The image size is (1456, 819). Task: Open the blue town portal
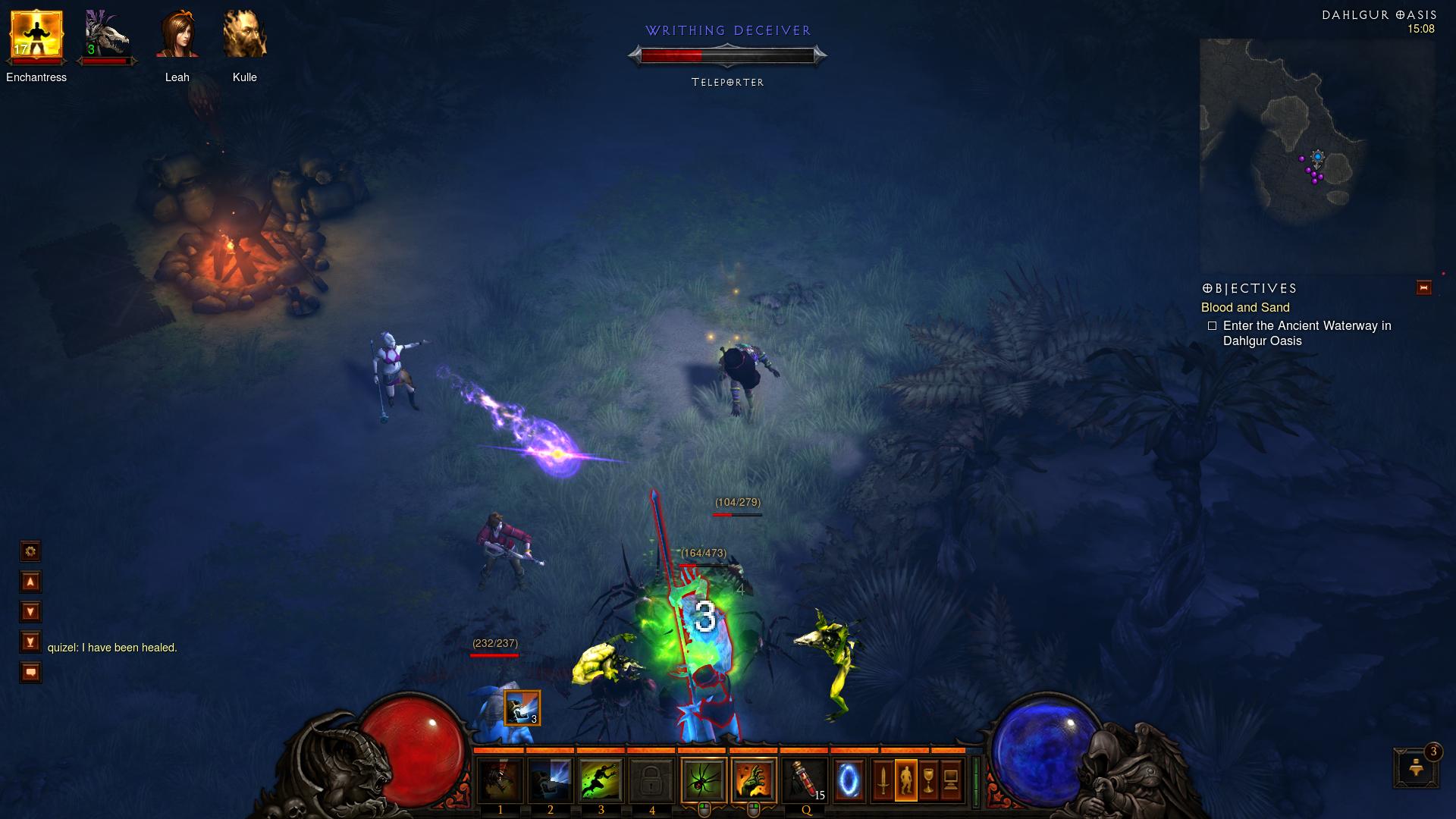tap(849, 780)
